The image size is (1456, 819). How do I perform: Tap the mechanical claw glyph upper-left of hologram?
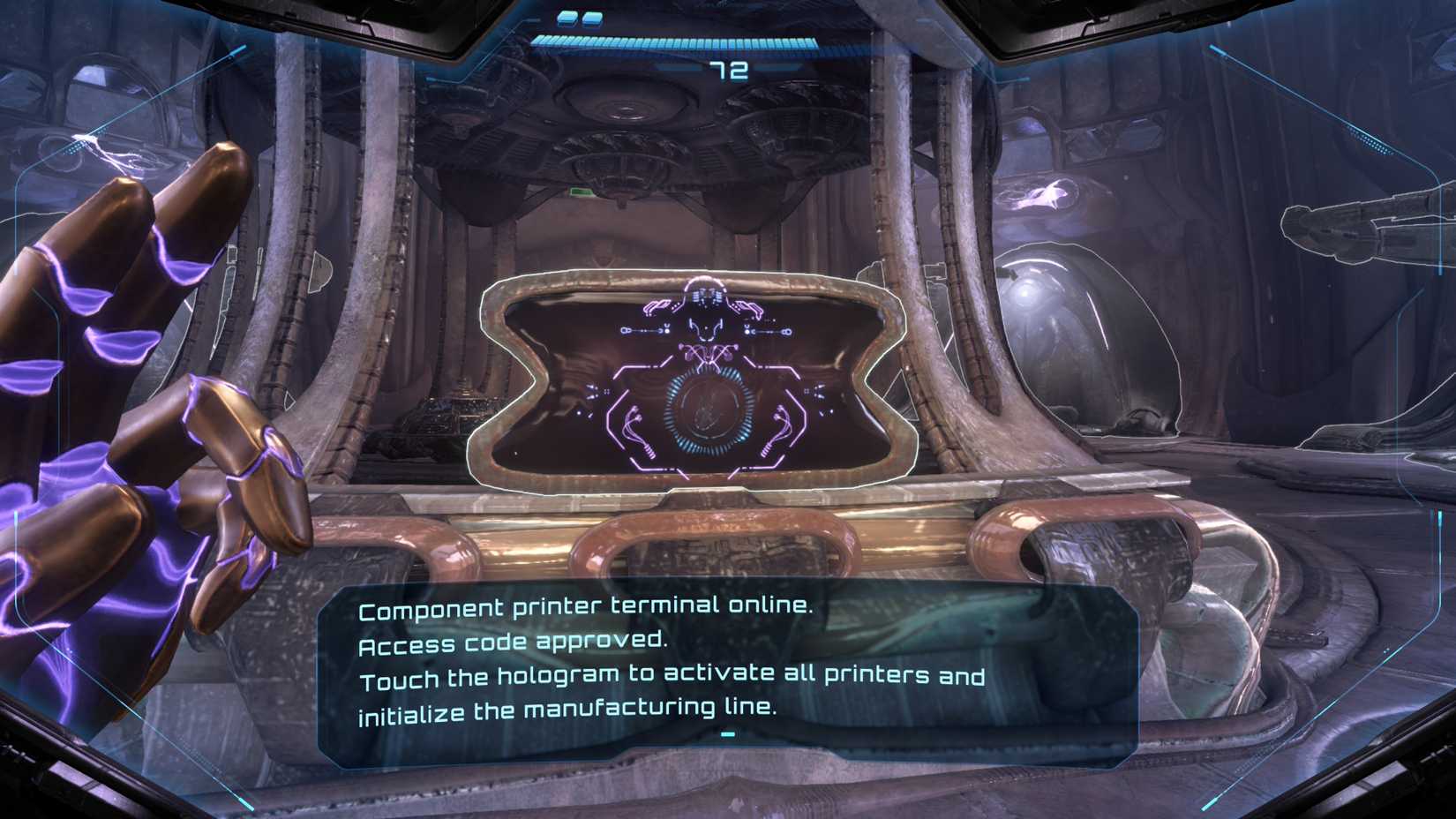pyautogui.click(x=659, y=306)
